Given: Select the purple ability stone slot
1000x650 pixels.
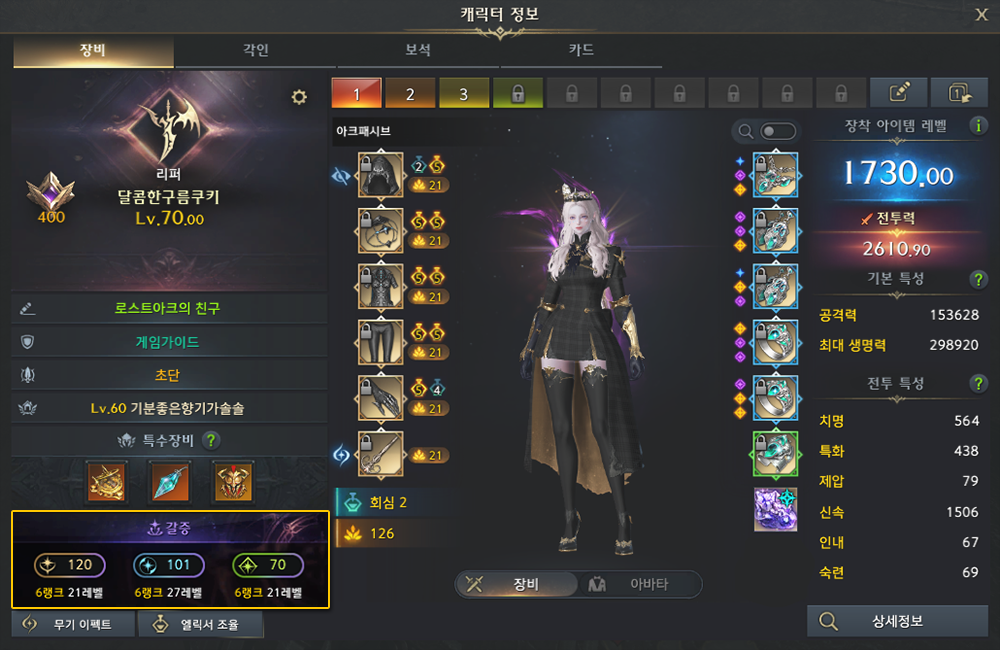Looking at the screenshot, I should [775, 510].
